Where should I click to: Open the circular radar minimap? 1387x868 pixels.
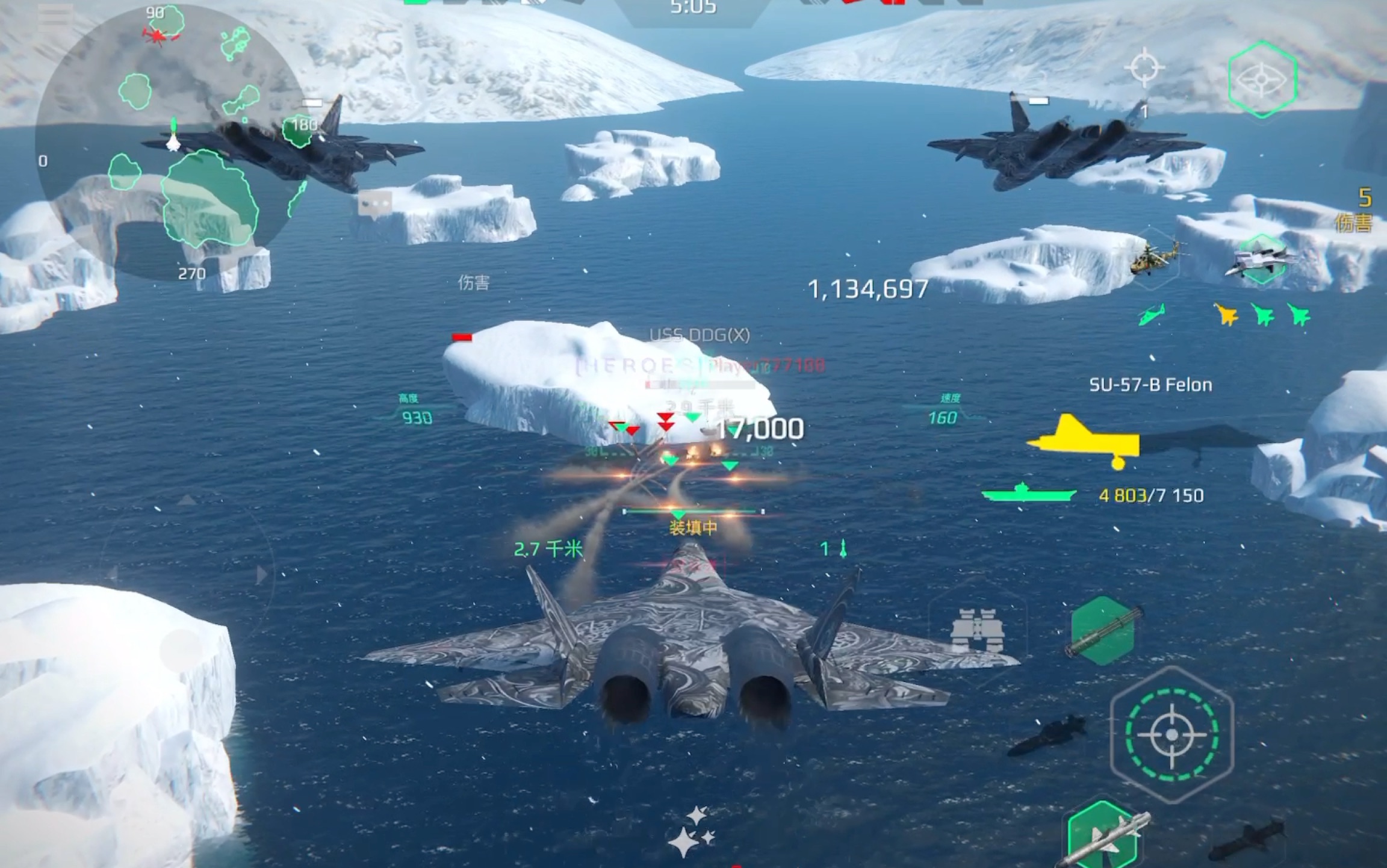pos(169,144)
